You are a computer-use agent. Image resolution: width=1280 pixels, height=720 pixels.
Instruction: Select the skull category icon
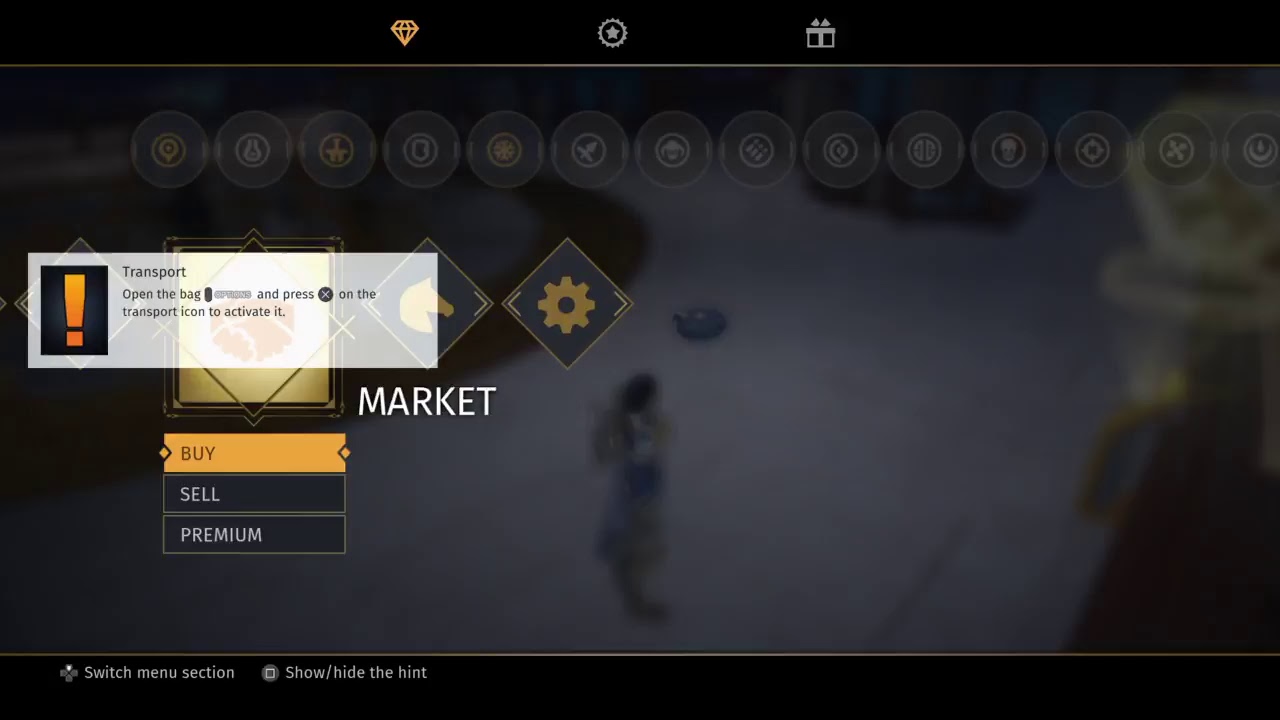[1008, 150]
